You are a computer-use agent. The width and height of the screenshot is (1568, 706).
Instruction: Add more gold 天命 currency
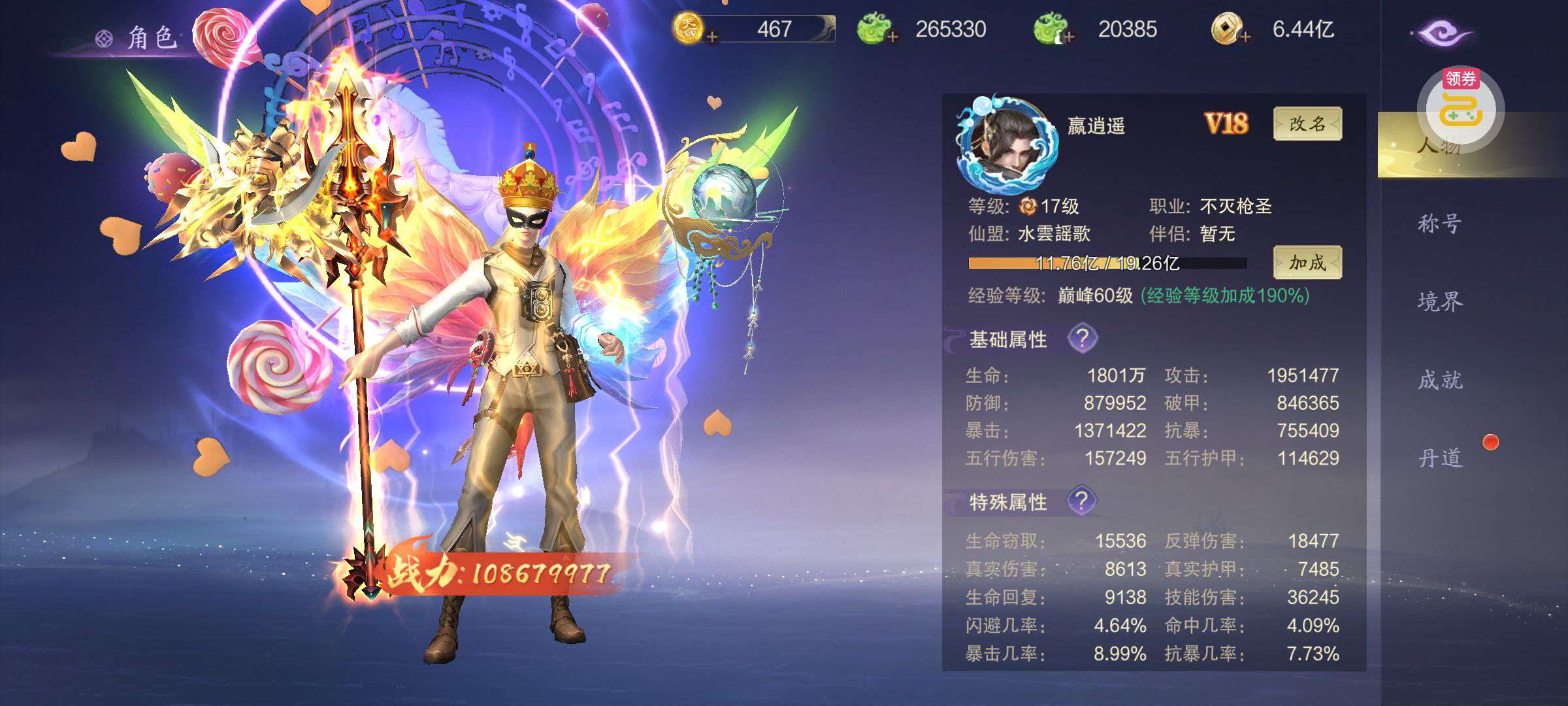[712, 37]
